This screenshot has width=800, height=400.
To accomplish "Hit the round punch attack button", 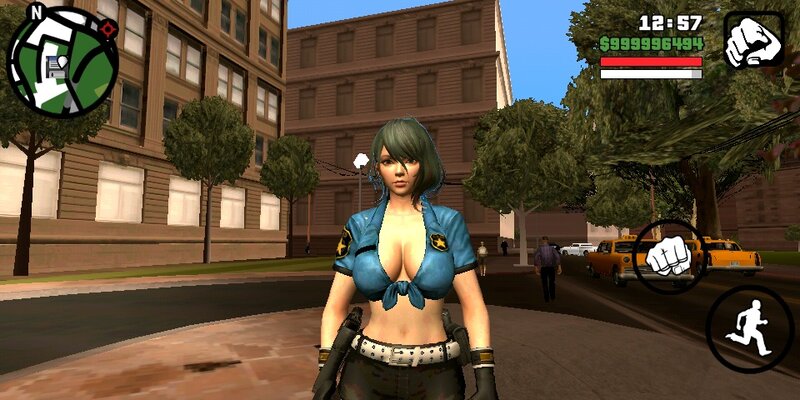I will (670, 257).
